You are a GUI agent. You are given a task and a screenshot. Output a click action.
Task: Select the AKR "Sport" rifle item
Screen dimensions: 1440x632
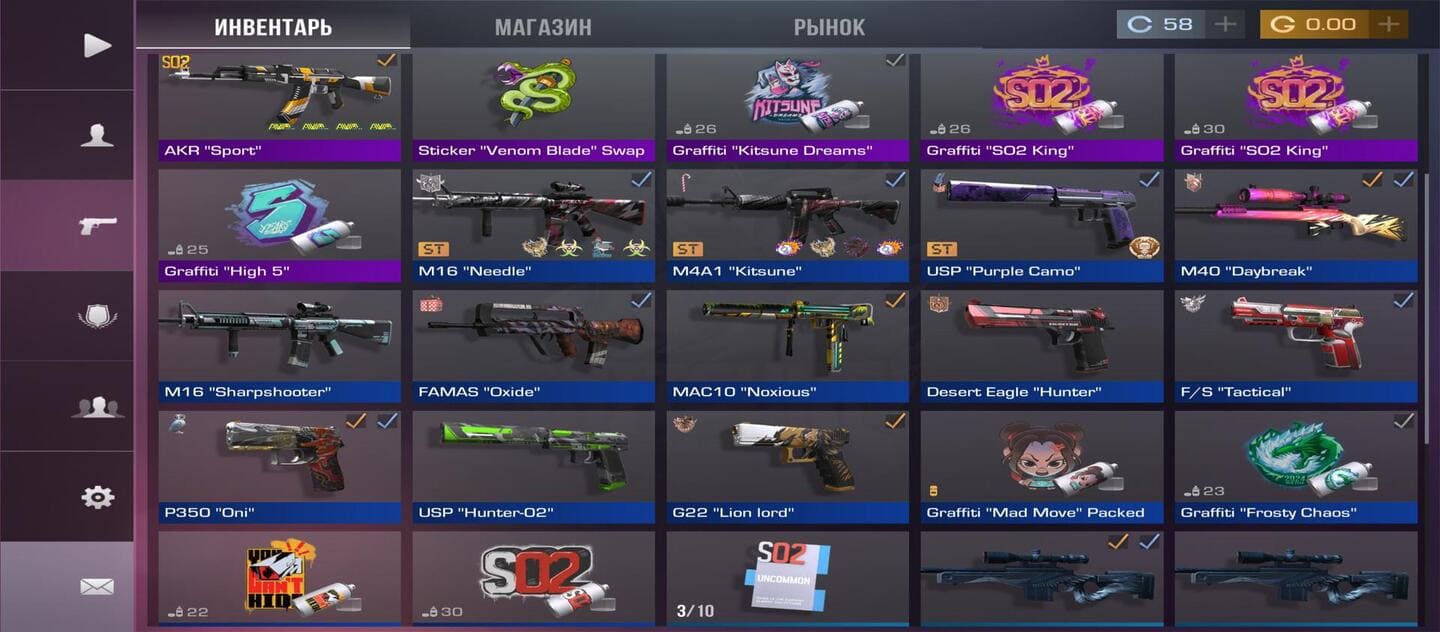[279, 105]
